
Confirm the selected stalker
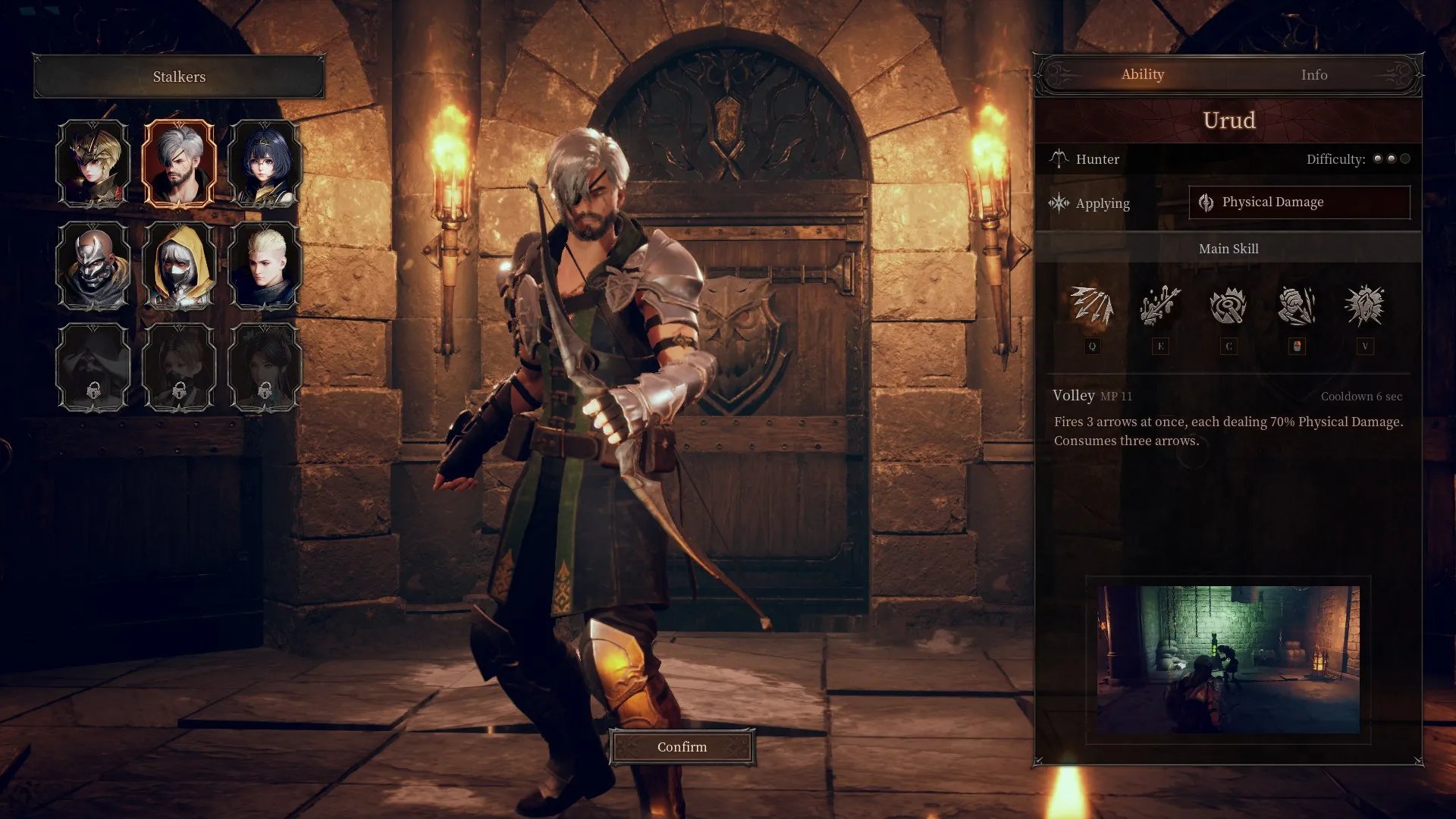click(x=682, y=747)
